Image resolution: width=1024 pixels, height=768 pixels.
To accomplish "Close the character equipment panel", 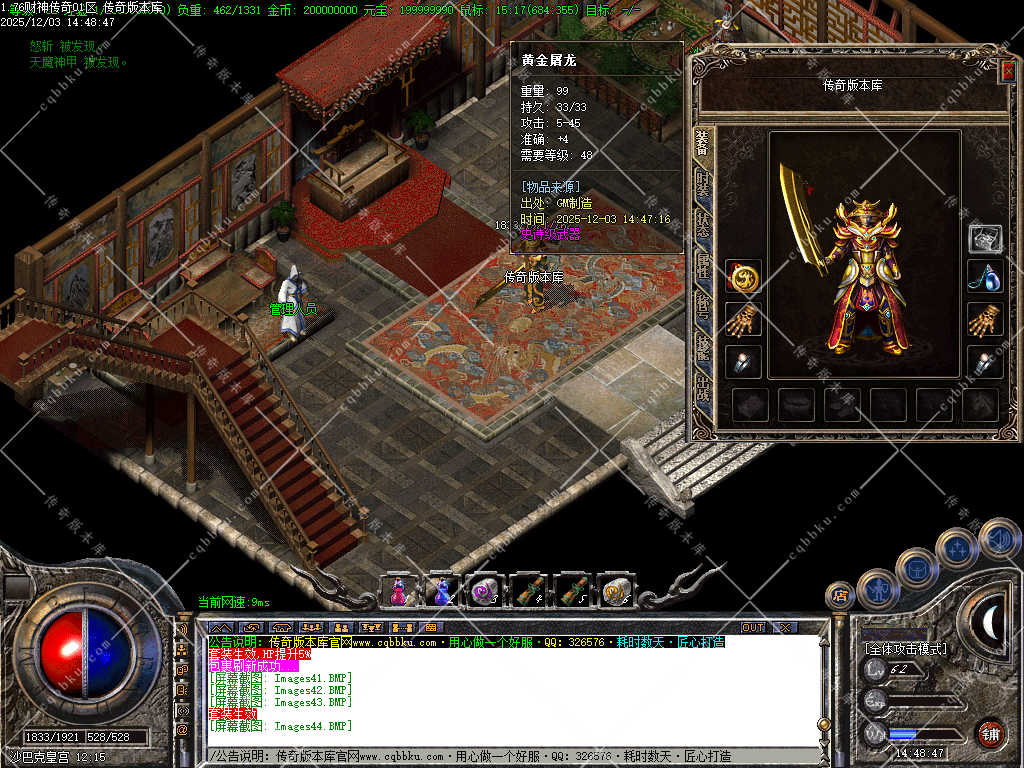I will [x=1007, y=70].
